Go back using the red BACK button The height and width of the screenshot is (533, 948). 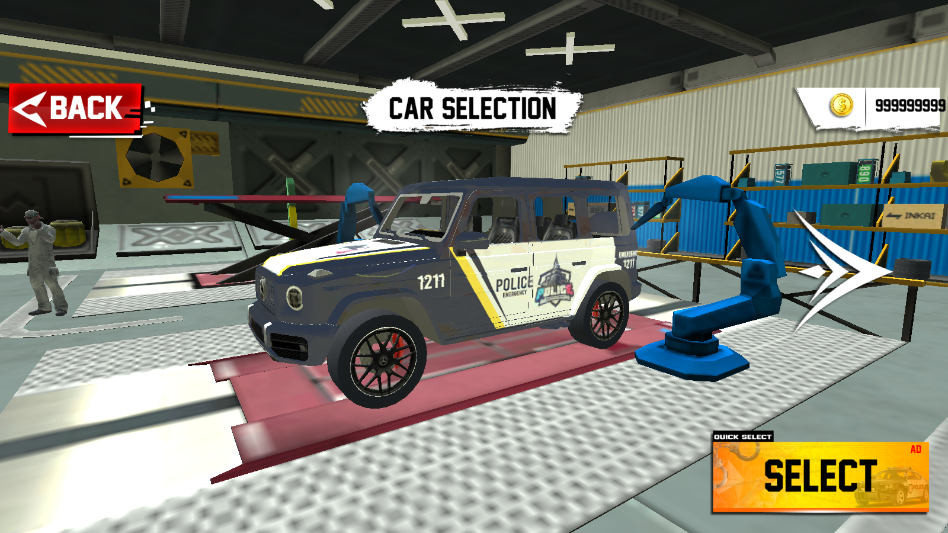[70, 108]
